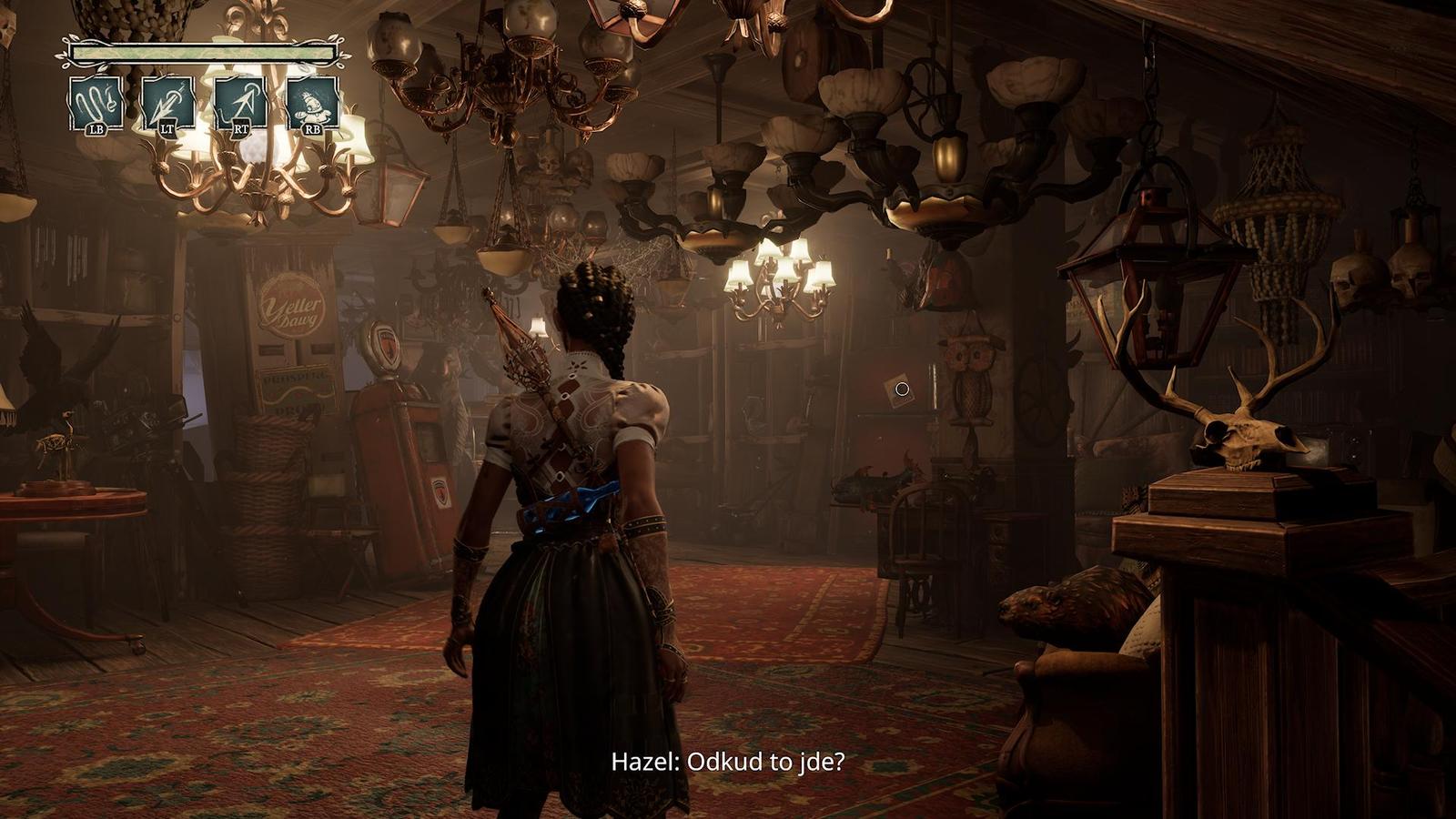Trigger the upward-pointing arrow push ability
This screenshot has height=819, width=1456.
coord(241,102)
